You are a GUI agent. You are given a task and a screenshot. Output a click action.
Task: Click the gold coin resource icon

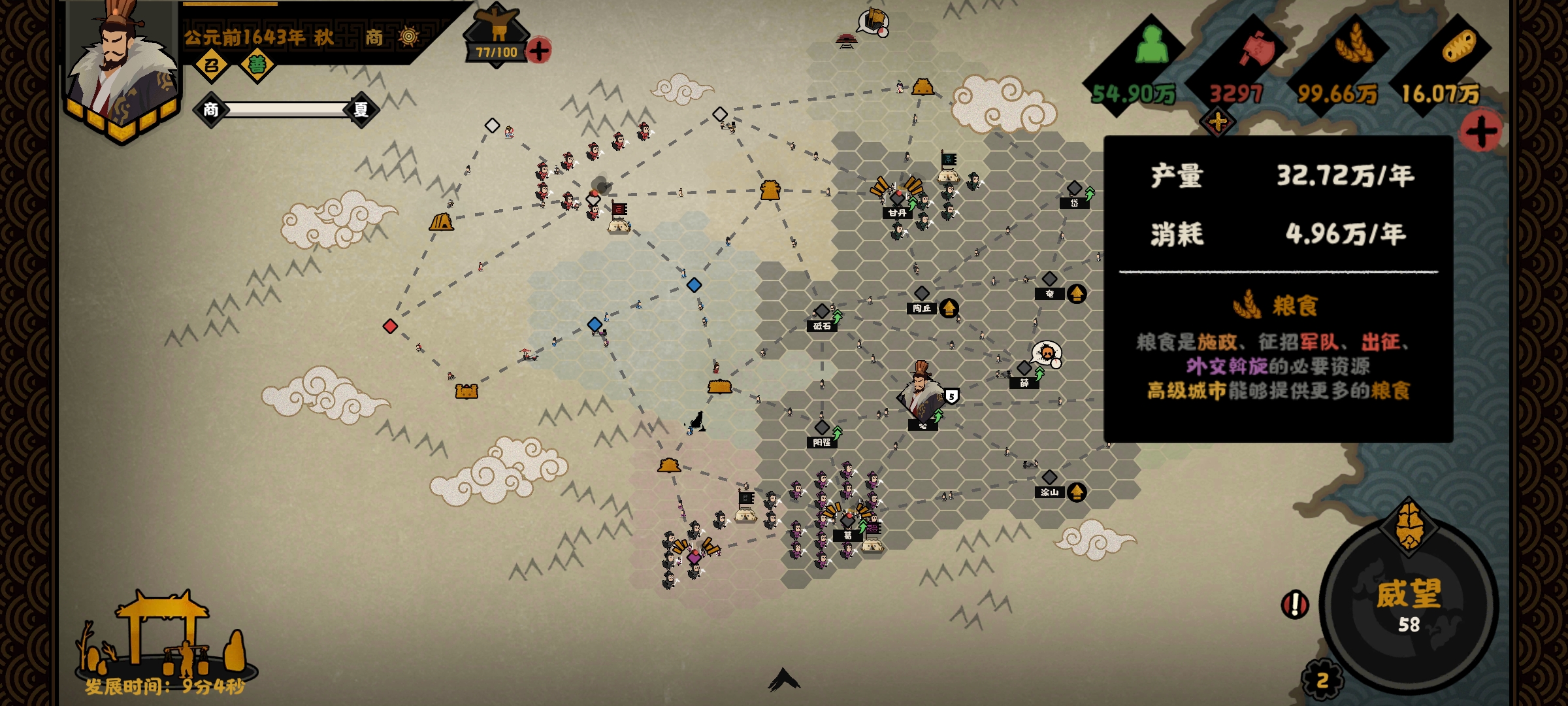click(x=1458, y=46)
